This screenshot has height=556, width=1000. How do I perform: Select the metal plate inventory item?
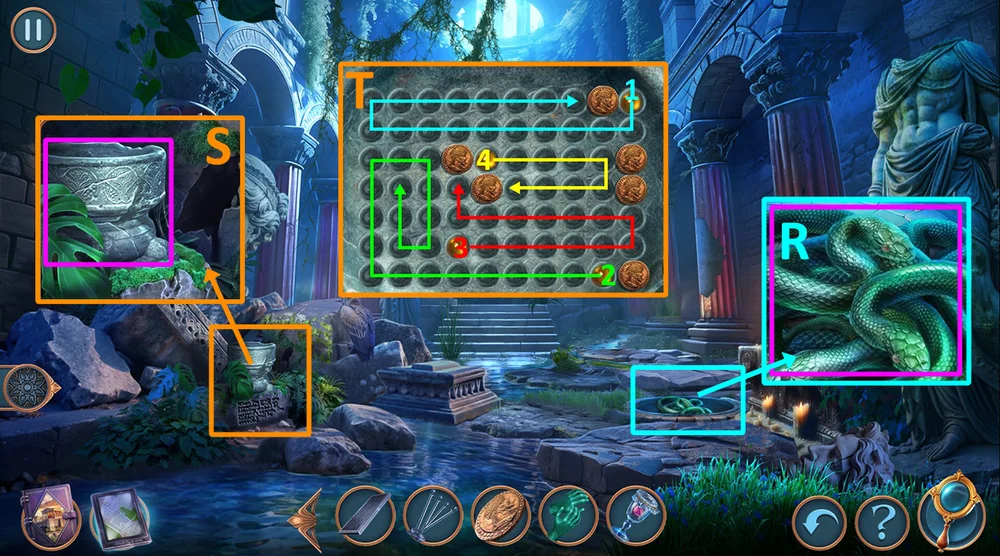coord(365,516)
